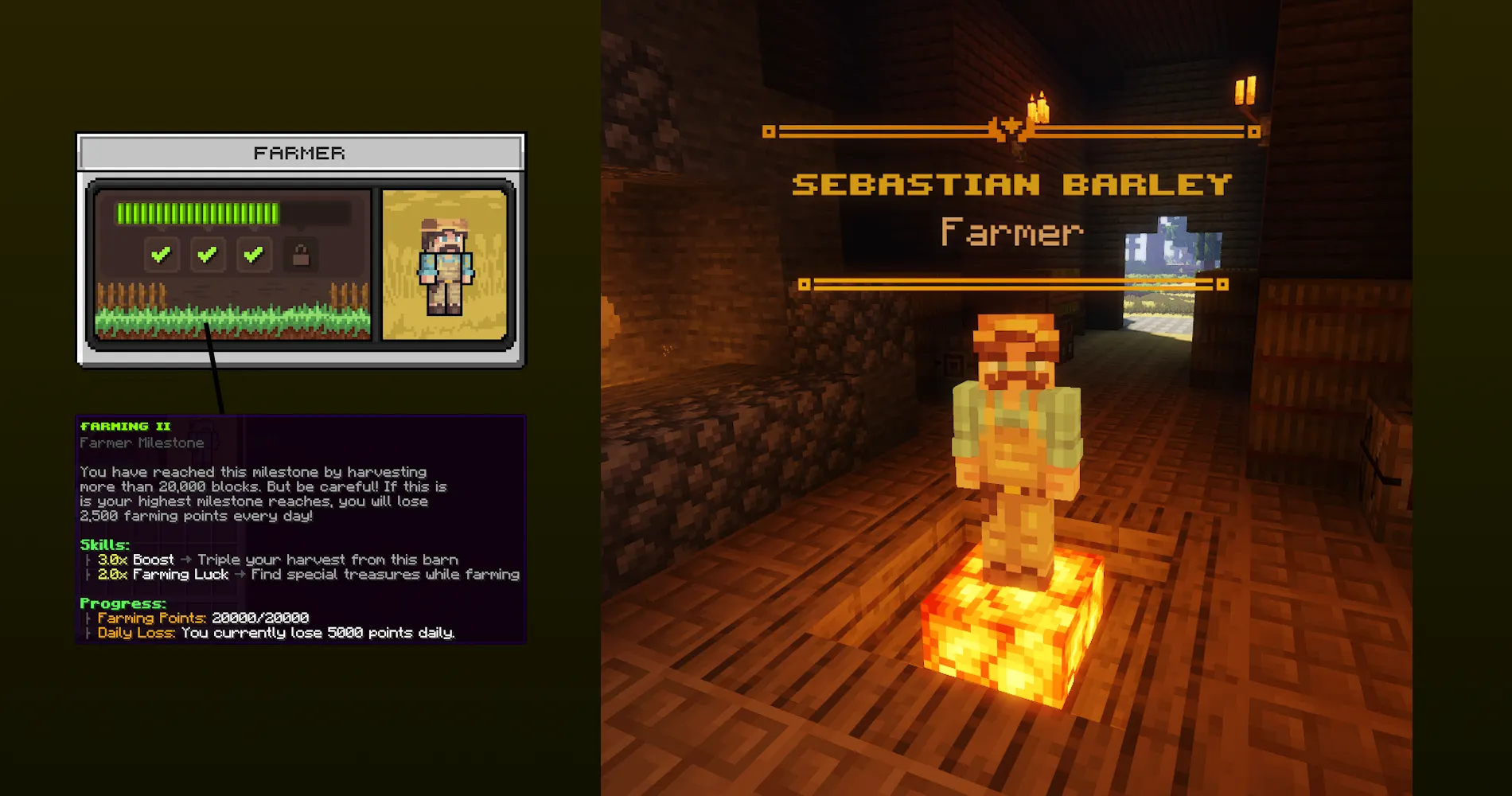Click the second green milestone checkmark
1512x796 pixels.
pyautogui.click(x=208, y=253)
